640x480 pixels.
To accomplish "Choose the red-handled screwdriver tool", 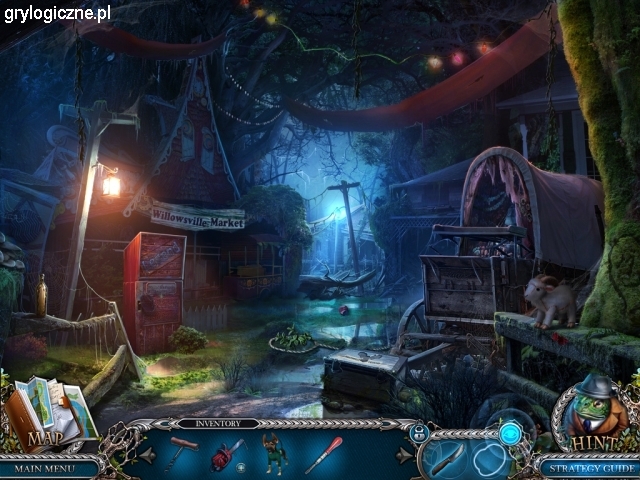I will [x=323, y=455].
